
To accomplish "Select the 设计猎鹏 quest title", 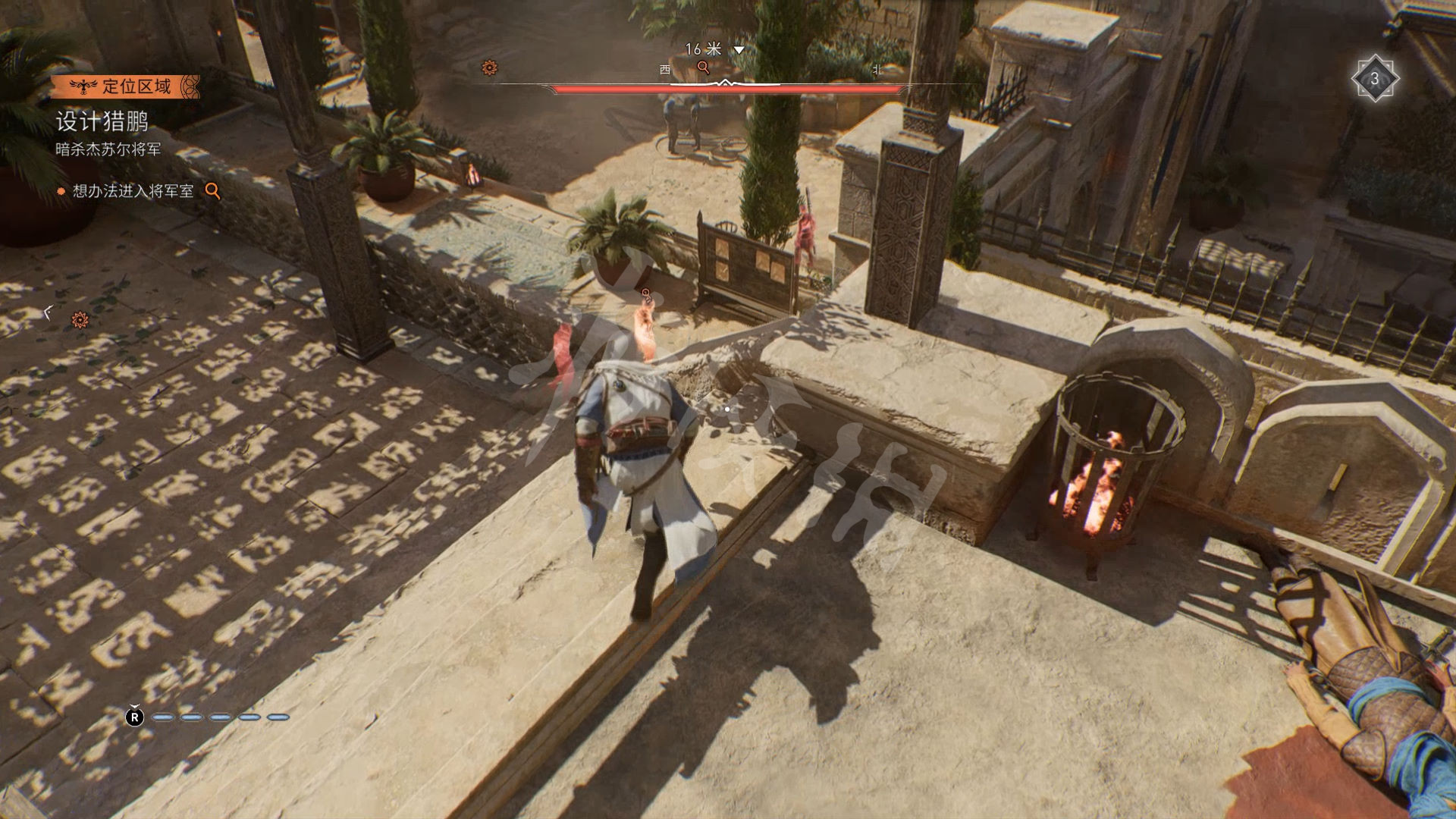I will tap(102, 121).
